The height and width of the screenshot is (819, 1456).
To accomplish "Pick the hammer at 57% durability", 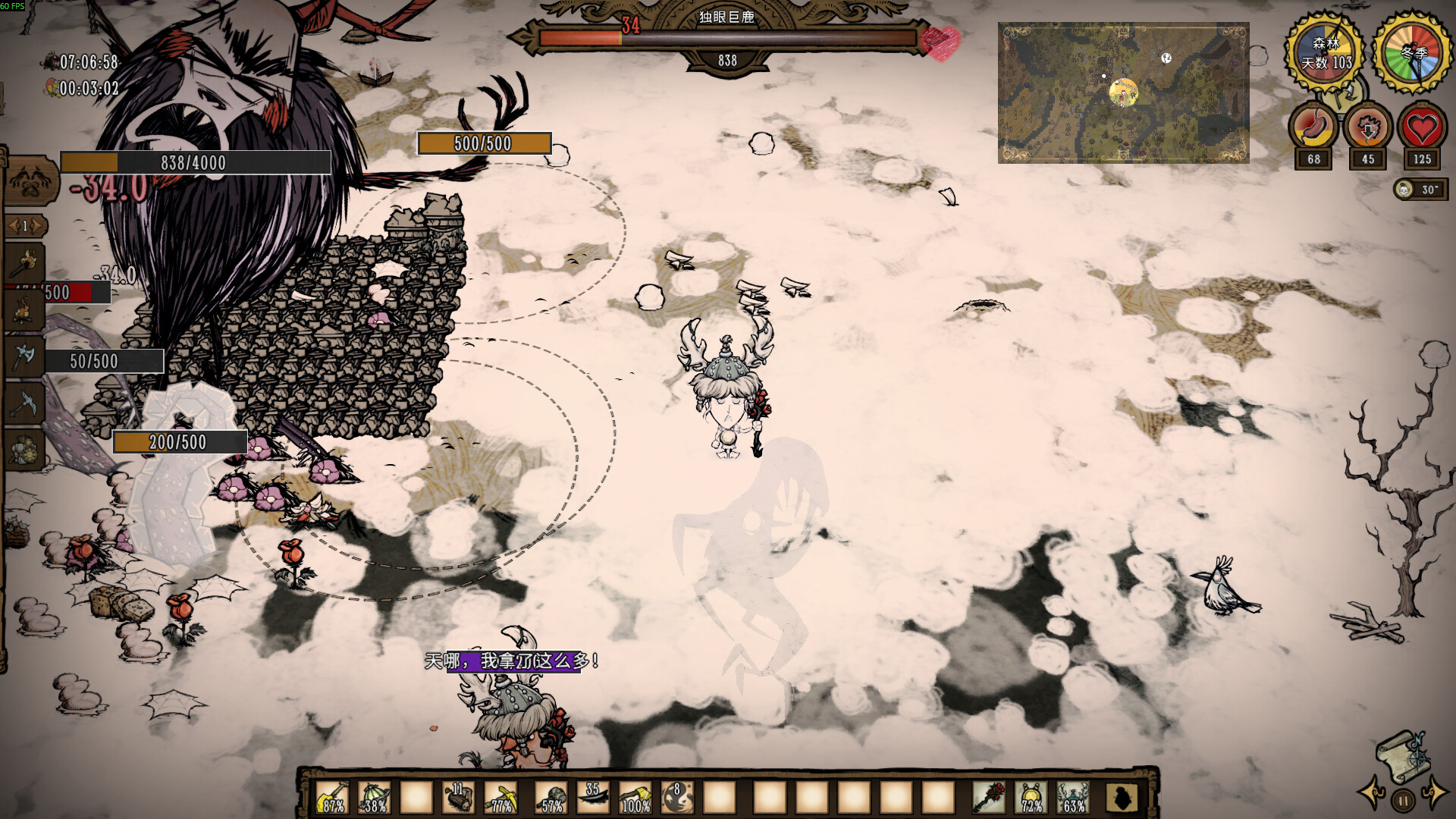I will coord(551,798).
